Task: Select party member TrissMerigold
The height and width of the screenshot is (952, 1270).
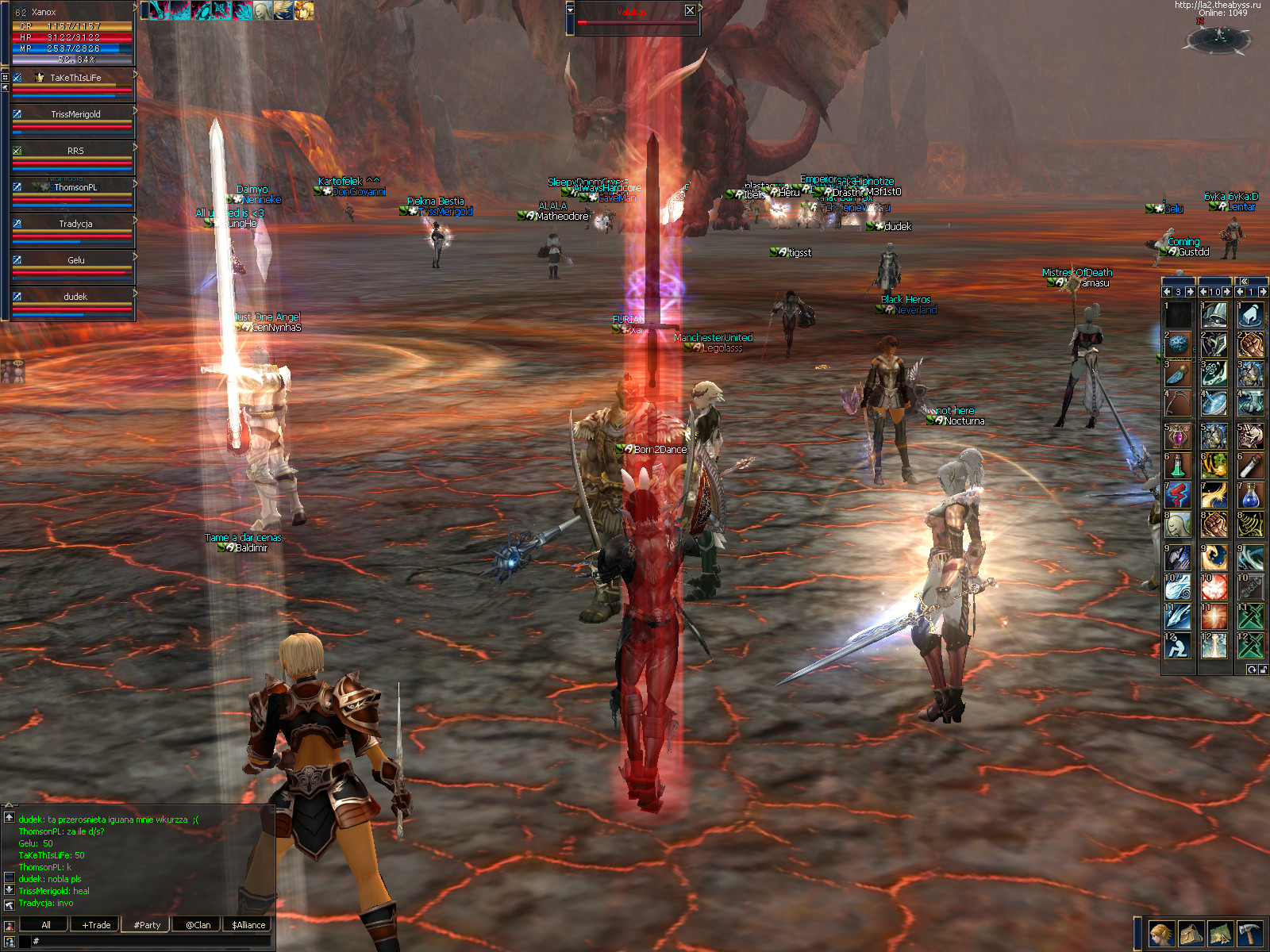Action: pos(75,115)
